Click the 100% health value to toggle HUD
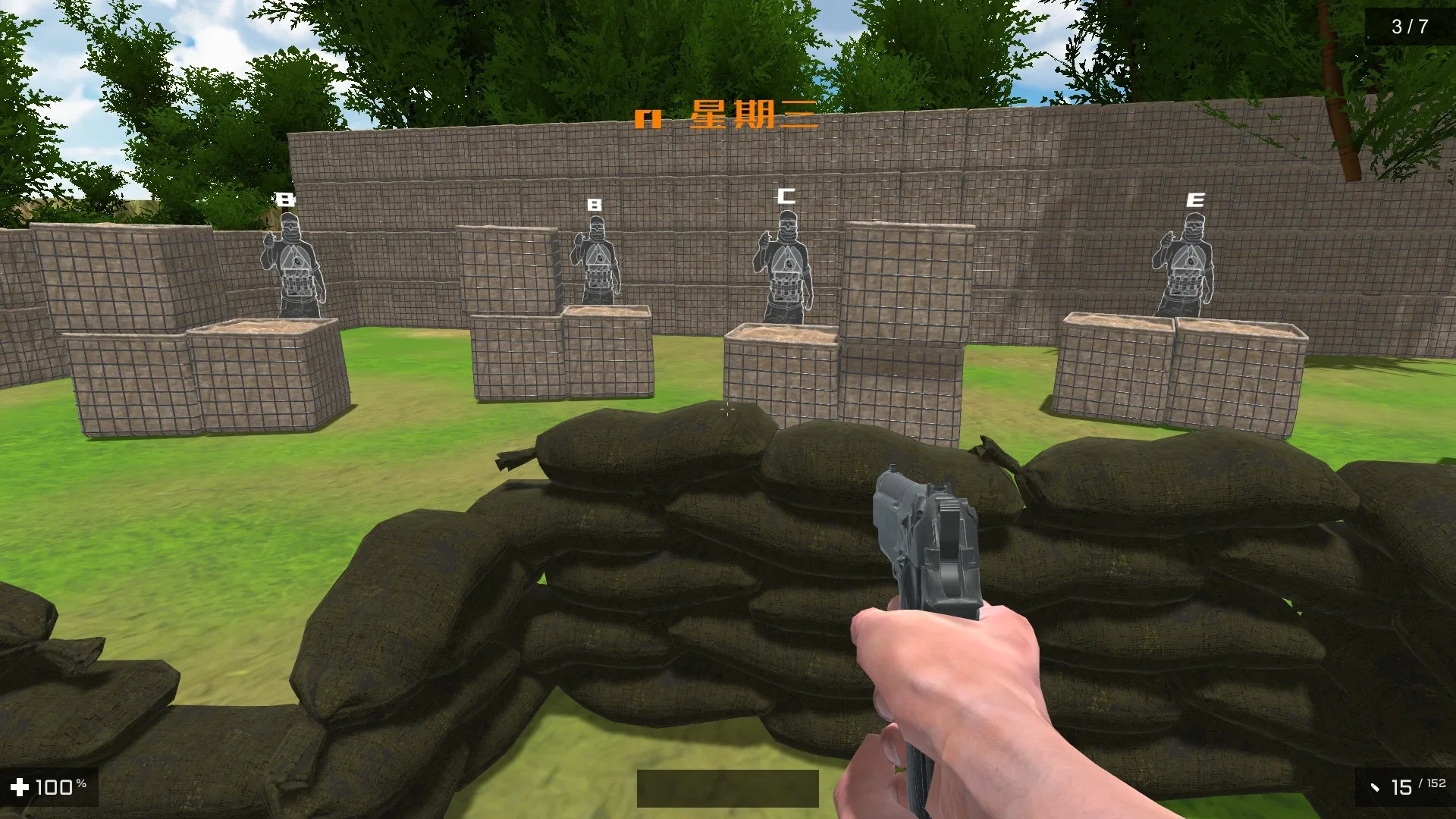This screenshot has width=1456, height=819. tap(61, 786)
